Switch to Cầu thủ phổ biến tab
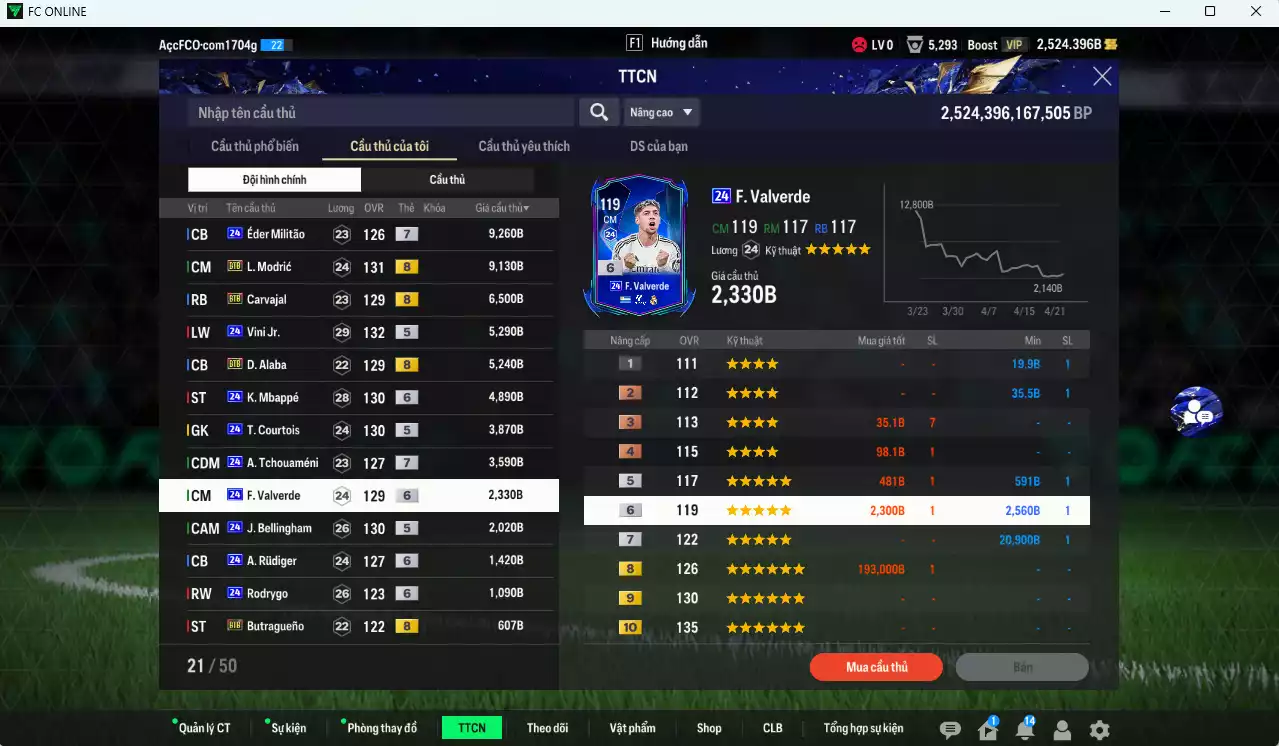The image size is (1279, 746). click(x=254, y=146)
